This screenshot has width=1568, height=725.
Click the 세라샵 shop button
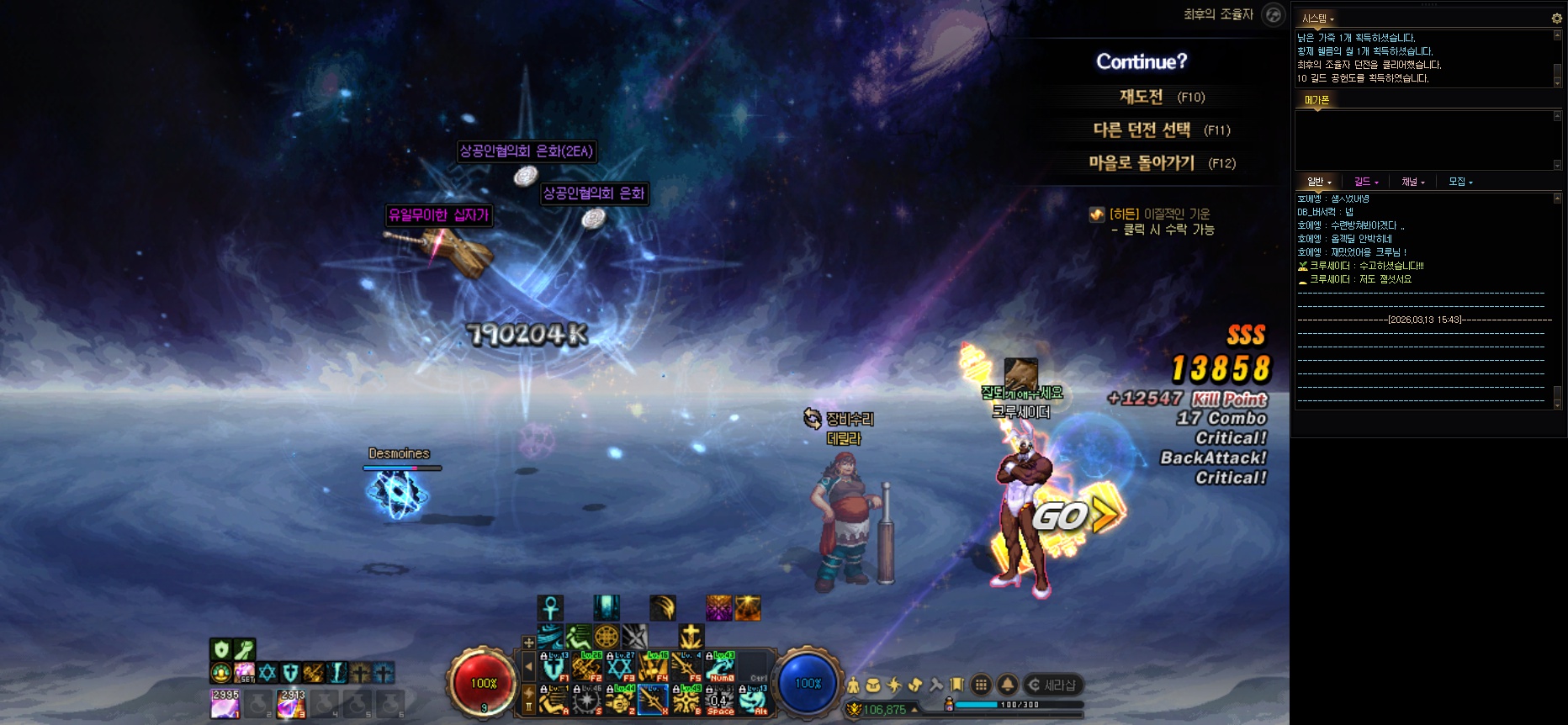1053,685
